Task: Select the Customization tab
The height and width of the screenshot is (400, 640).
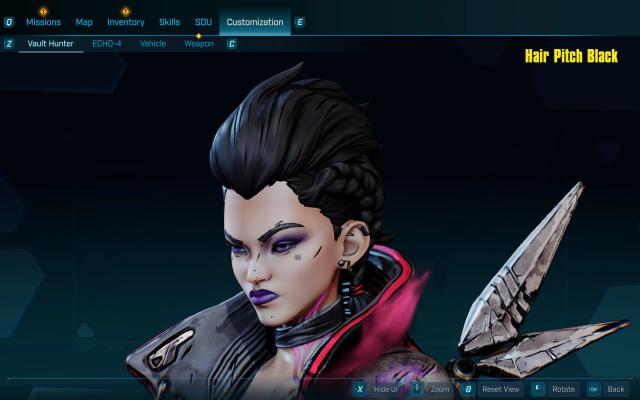Action: tap(254, 22)
